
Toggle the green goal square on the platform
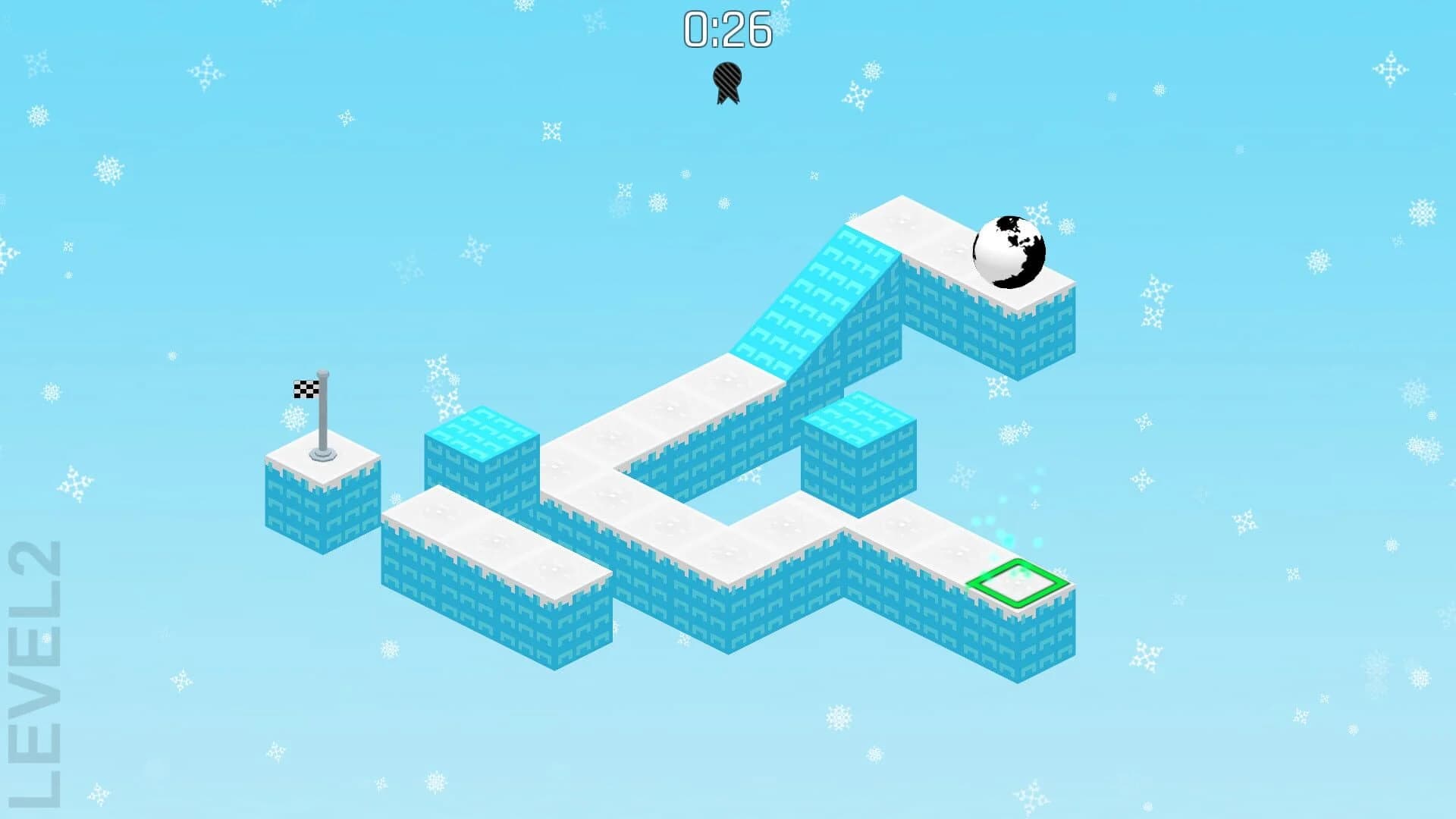click(x=1020, y=582)
